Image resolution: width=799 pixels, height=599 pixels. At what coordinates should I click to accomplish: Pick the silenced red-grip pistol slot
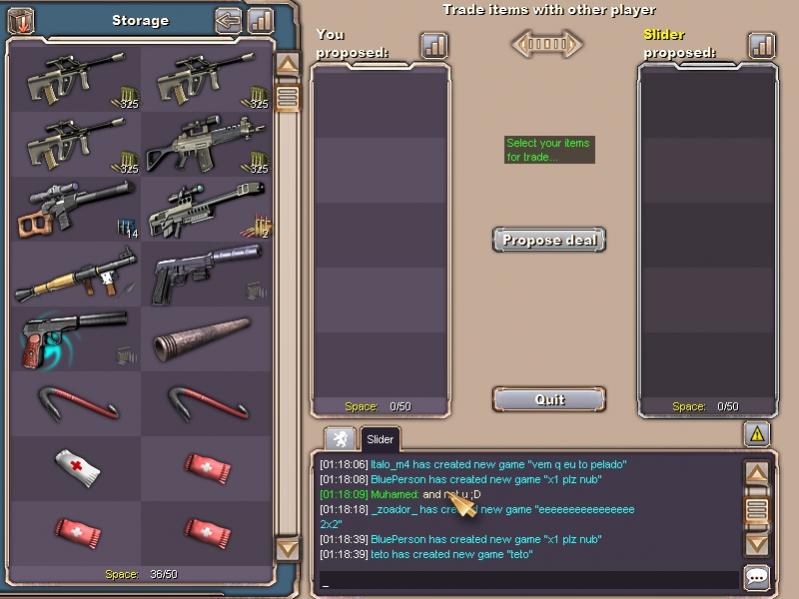tap(75, 340)
